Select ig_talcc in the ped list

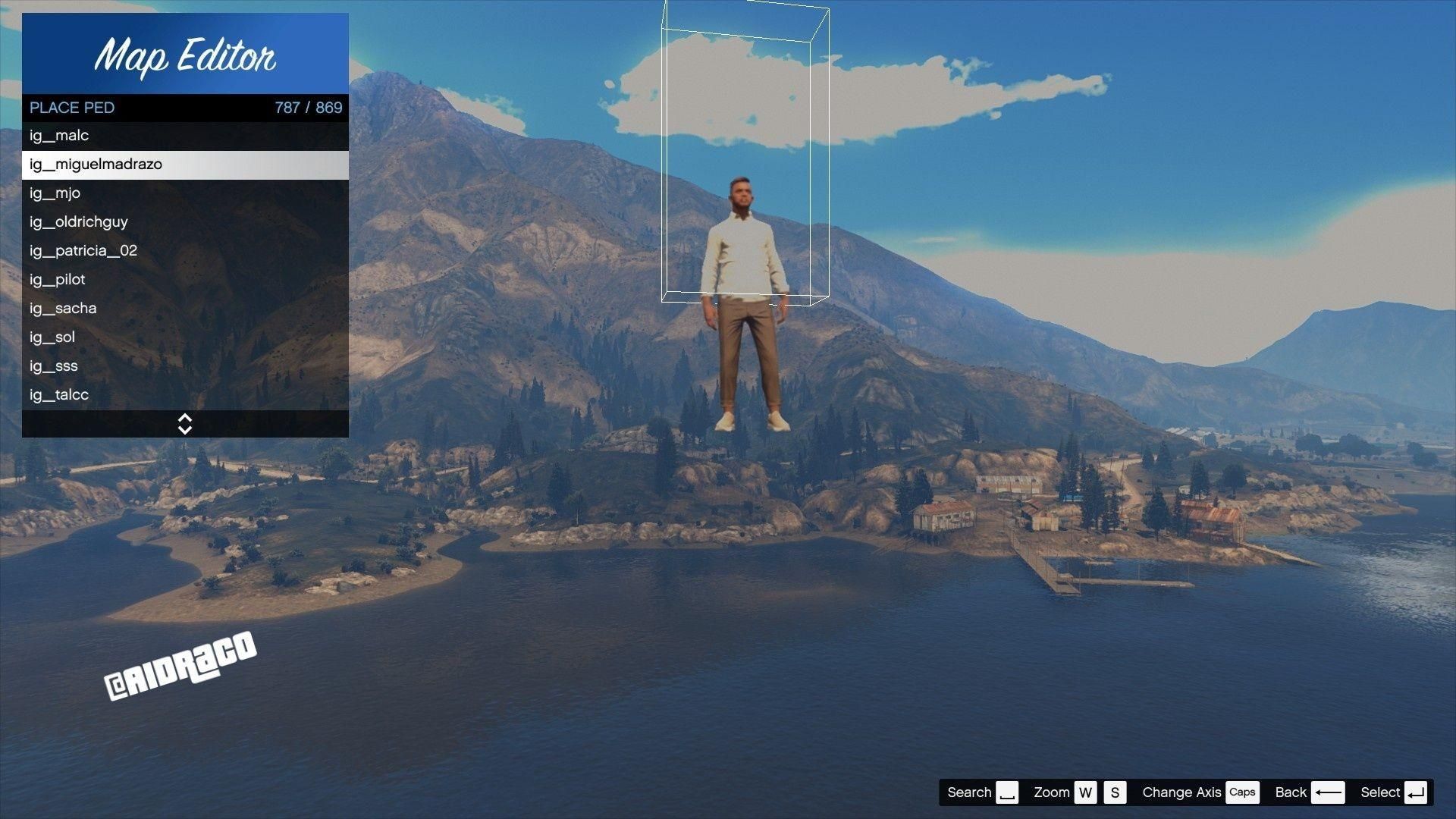coord(185,395)
